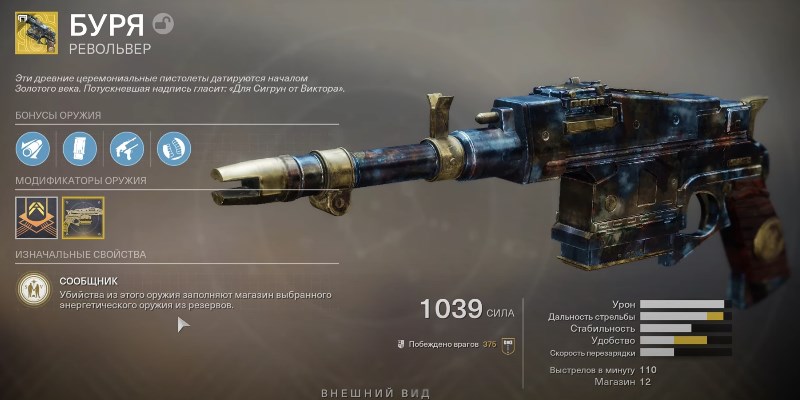The image size is (800, 400).
Task: Choose the two-guns weapon perk
Action: 124,149
